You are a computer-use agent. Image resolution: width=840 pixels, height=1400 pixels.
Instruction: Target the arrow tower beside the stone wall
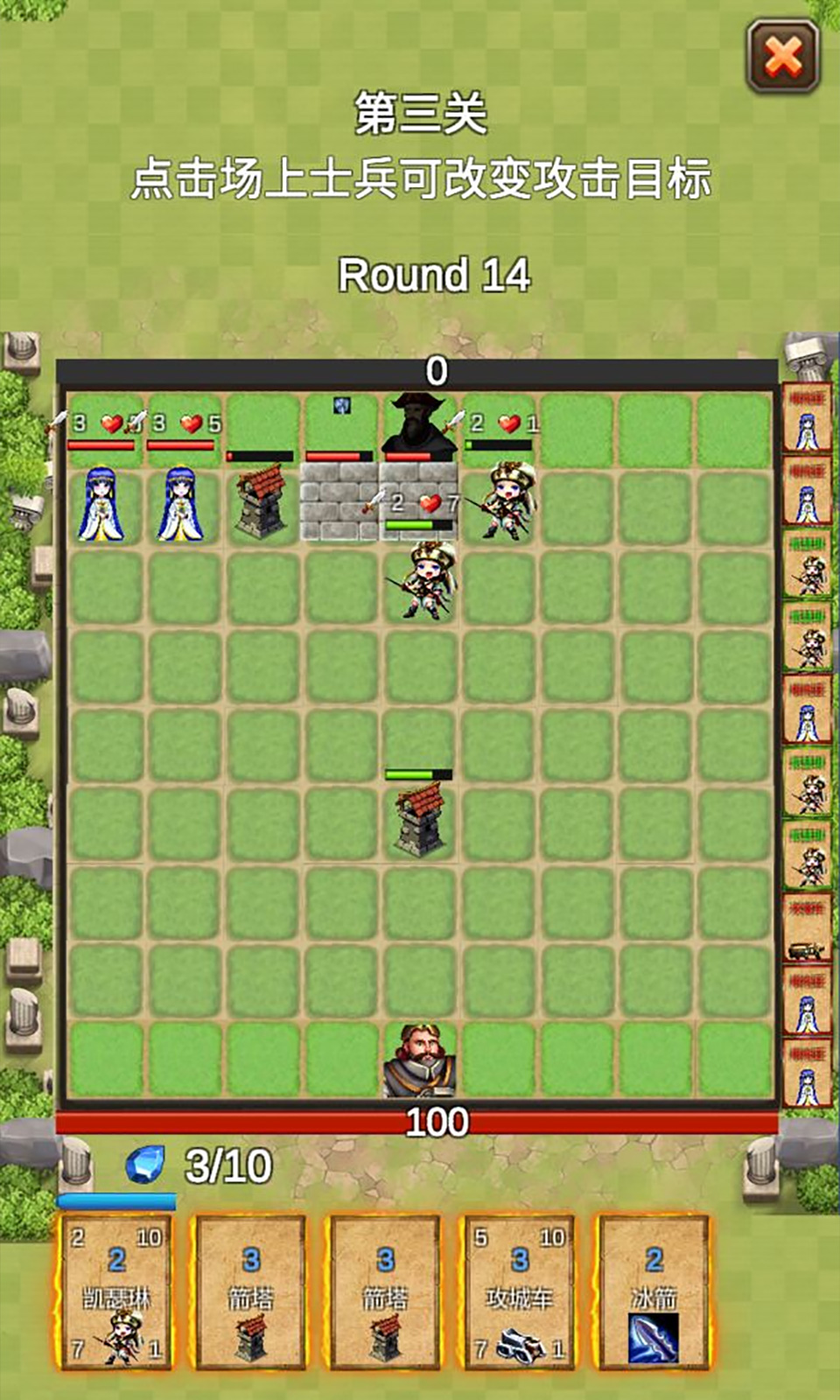tap(260, 501)
